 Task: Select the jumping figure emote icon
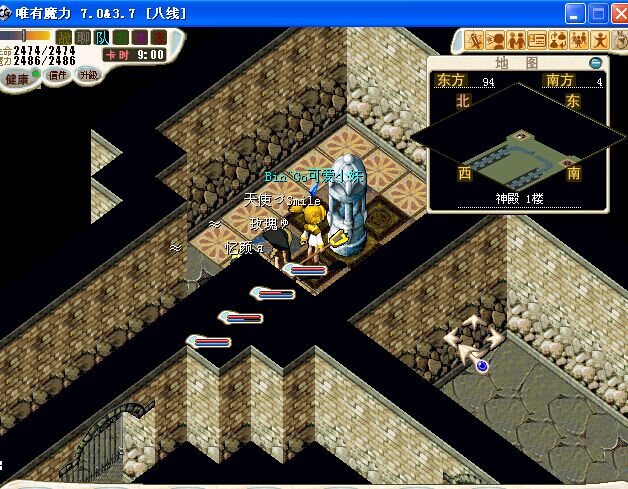pos(600,41)
